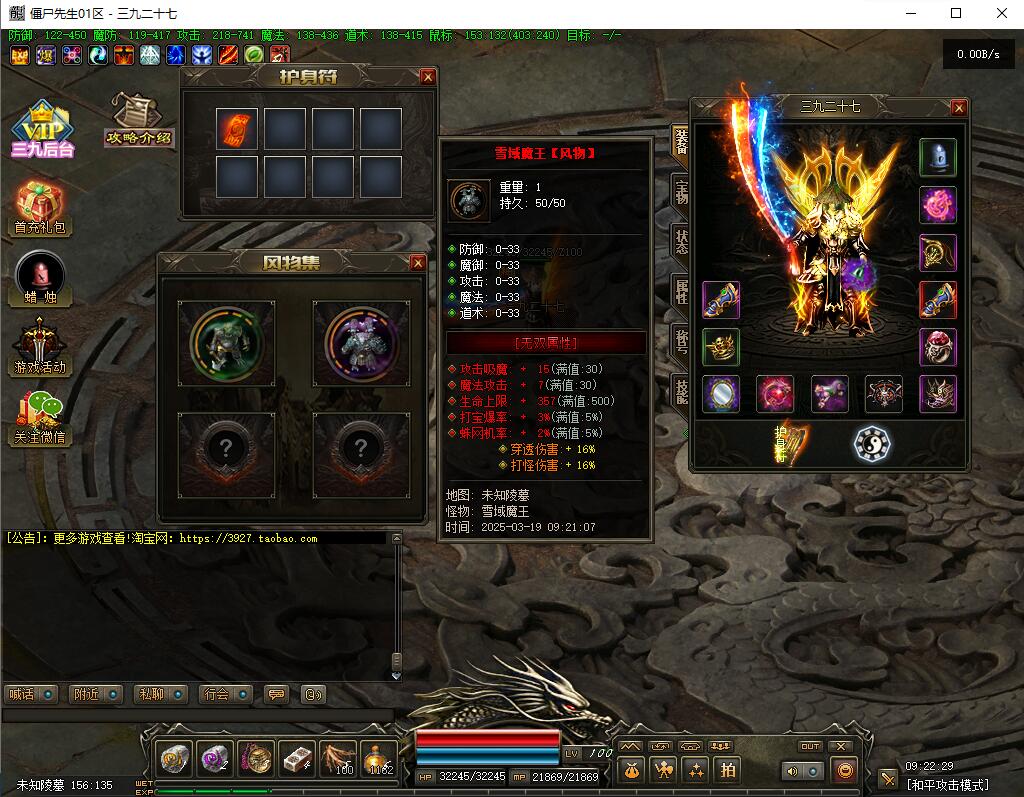Viewport: 1024px width, 797px height.
Task: Open the VIP 三九后台 menu
Action: tap(43, 130)
